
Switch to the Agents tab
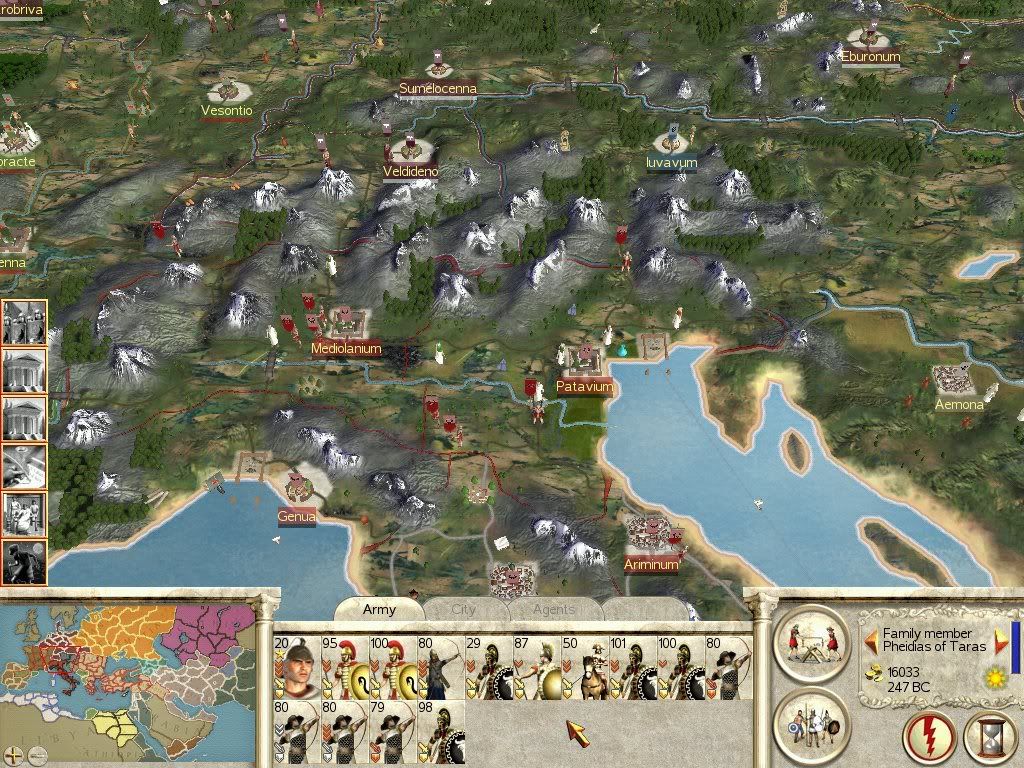[x=553, y=609]
